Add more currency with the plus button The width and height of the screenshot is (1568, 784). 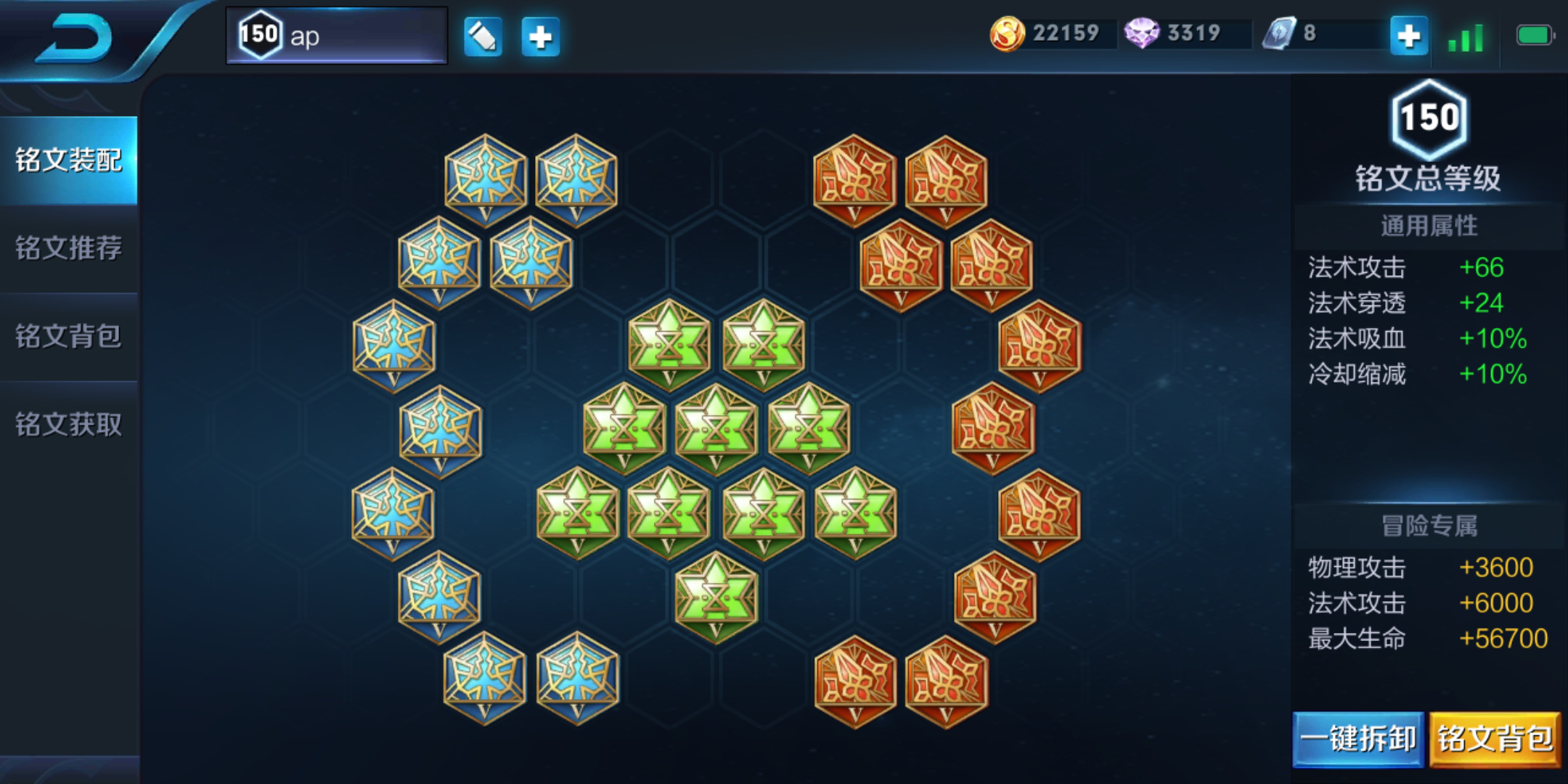pyautogui.click(x=1408, y=36)
